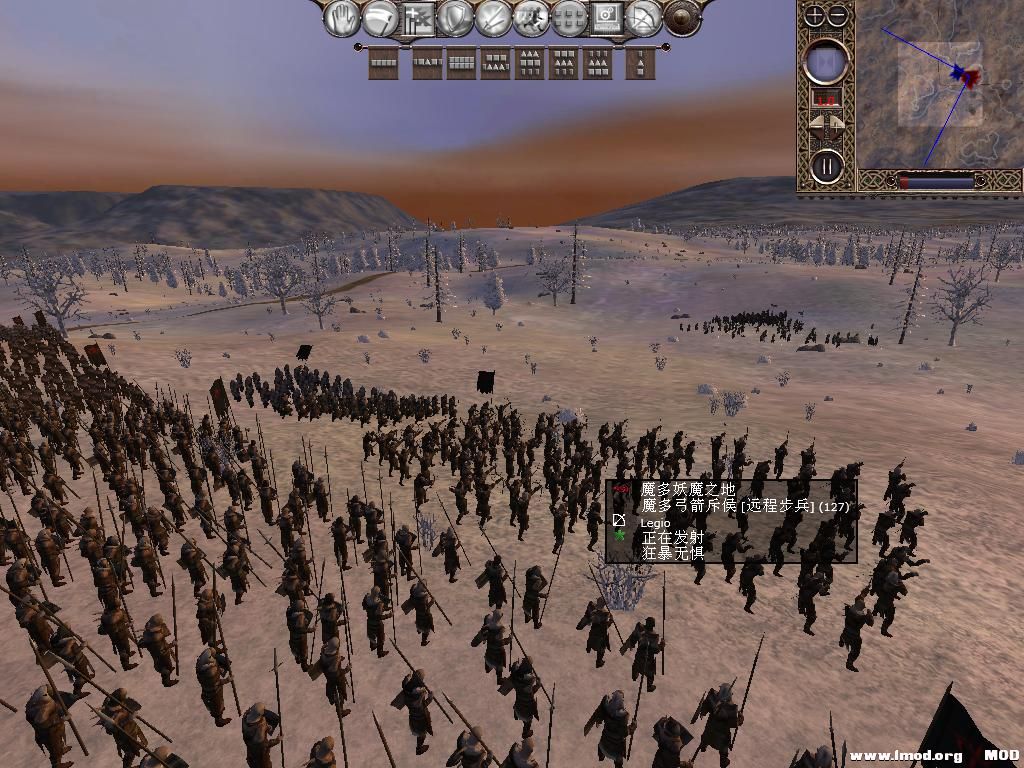The width and height of the screenshot is (1024, 768).
Task: Choose the single column formation banner
Action: tap(641, 64)
